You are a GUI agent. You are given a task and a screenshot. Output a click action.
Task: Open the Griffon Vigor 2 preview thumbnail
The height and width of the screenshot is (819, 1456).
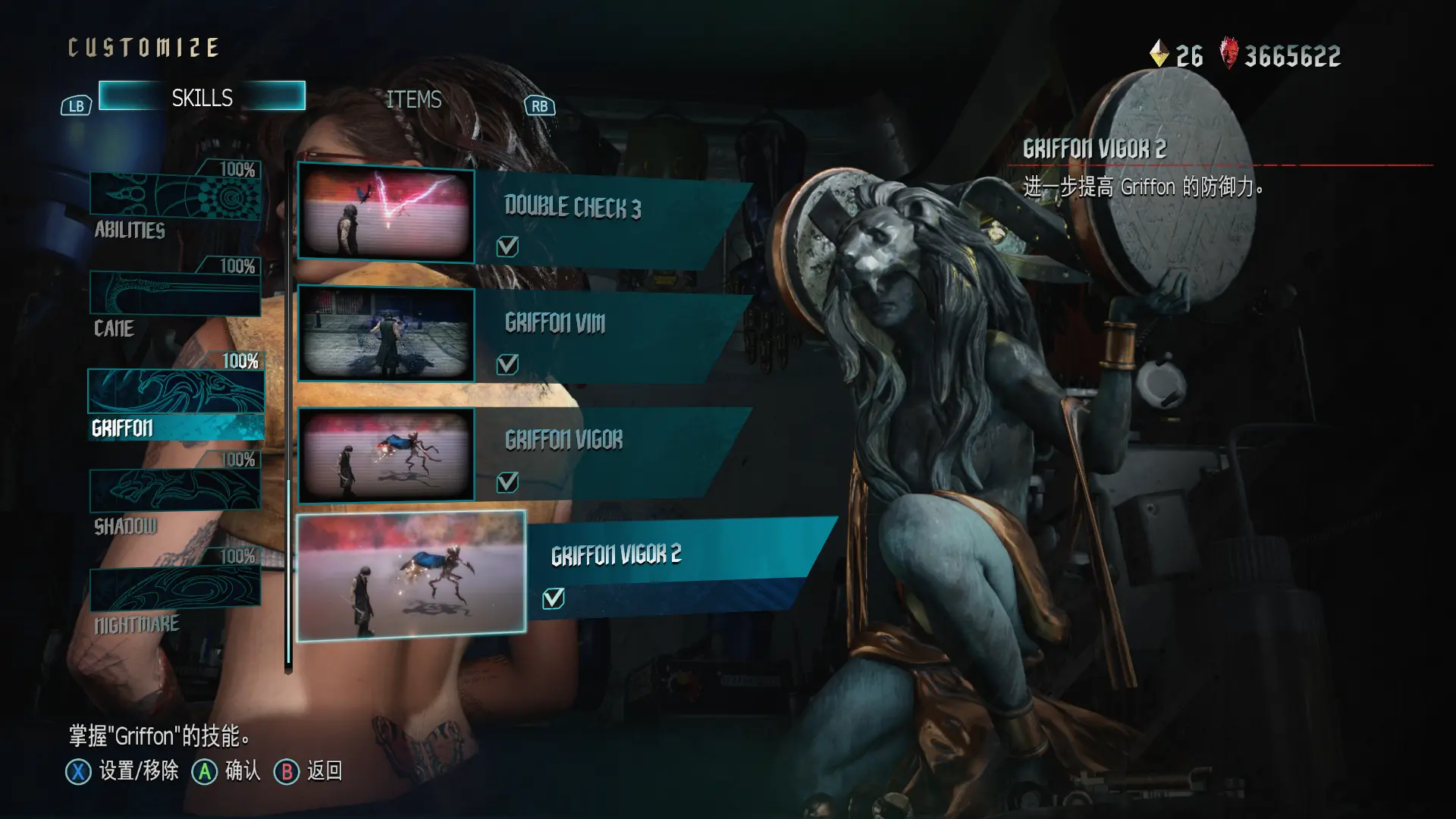(411, 575)
